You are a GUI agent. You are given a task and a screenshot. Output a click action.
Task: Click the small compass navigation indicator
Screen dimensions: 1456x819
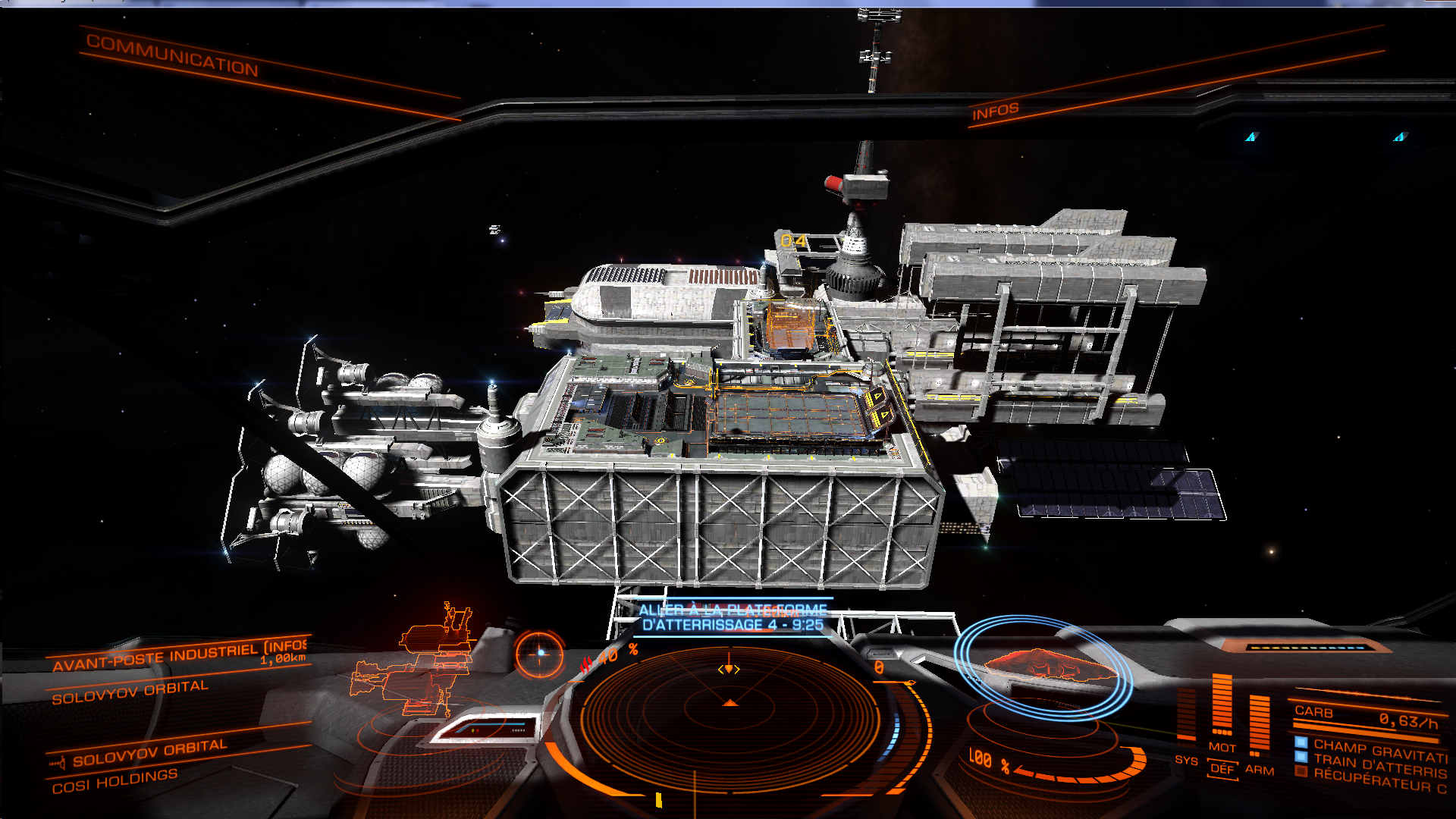pos(540,653)
